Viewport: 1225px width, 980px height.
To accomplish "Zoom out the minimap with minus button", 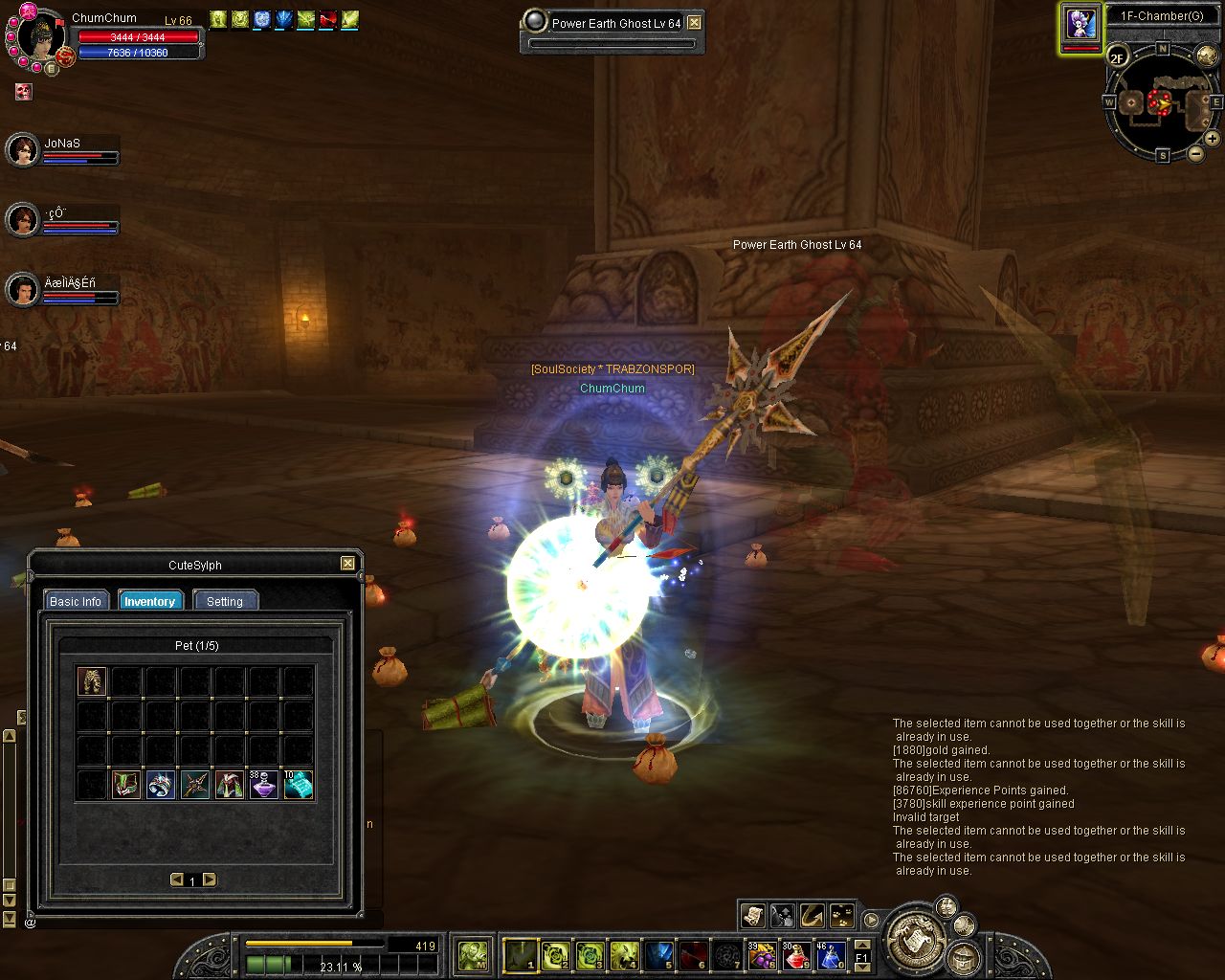I will pyautogui.click(x=1196, y=154).
